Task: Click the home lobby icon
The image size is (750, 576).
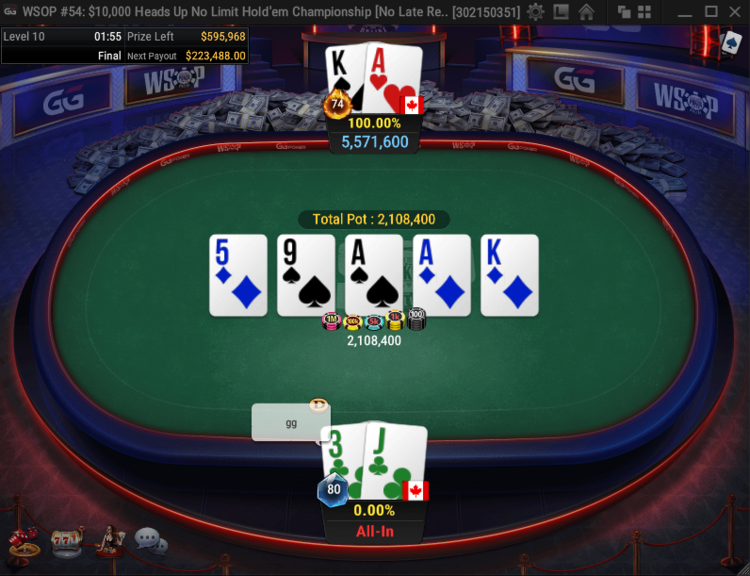Action: point(586,12)
